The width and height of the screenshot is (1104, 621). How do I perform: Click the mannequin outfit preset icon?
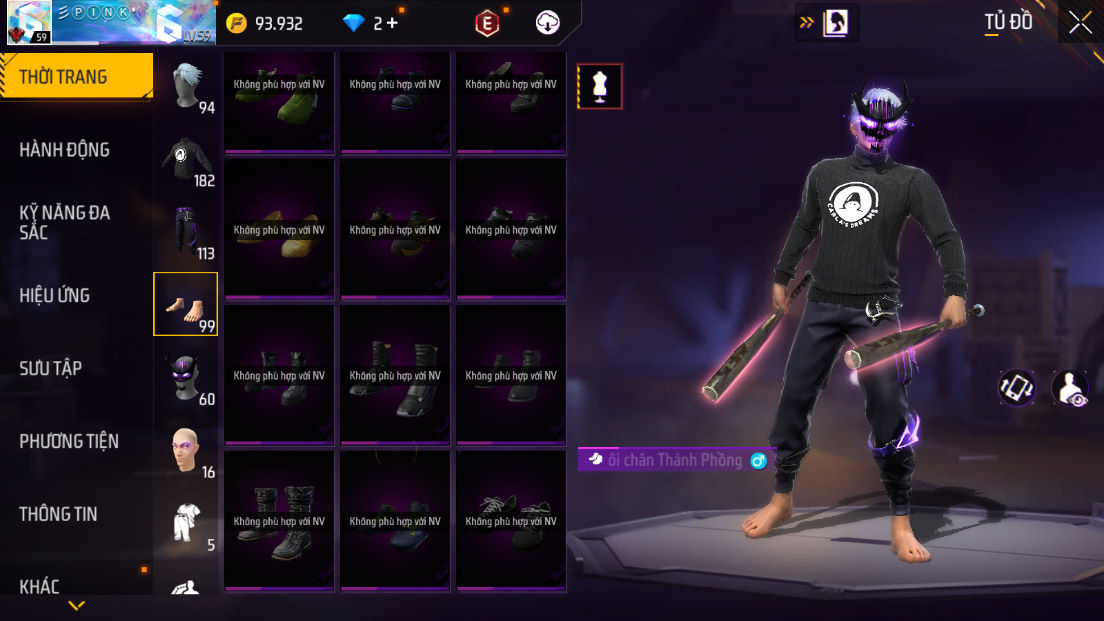(x=600, y=86)
